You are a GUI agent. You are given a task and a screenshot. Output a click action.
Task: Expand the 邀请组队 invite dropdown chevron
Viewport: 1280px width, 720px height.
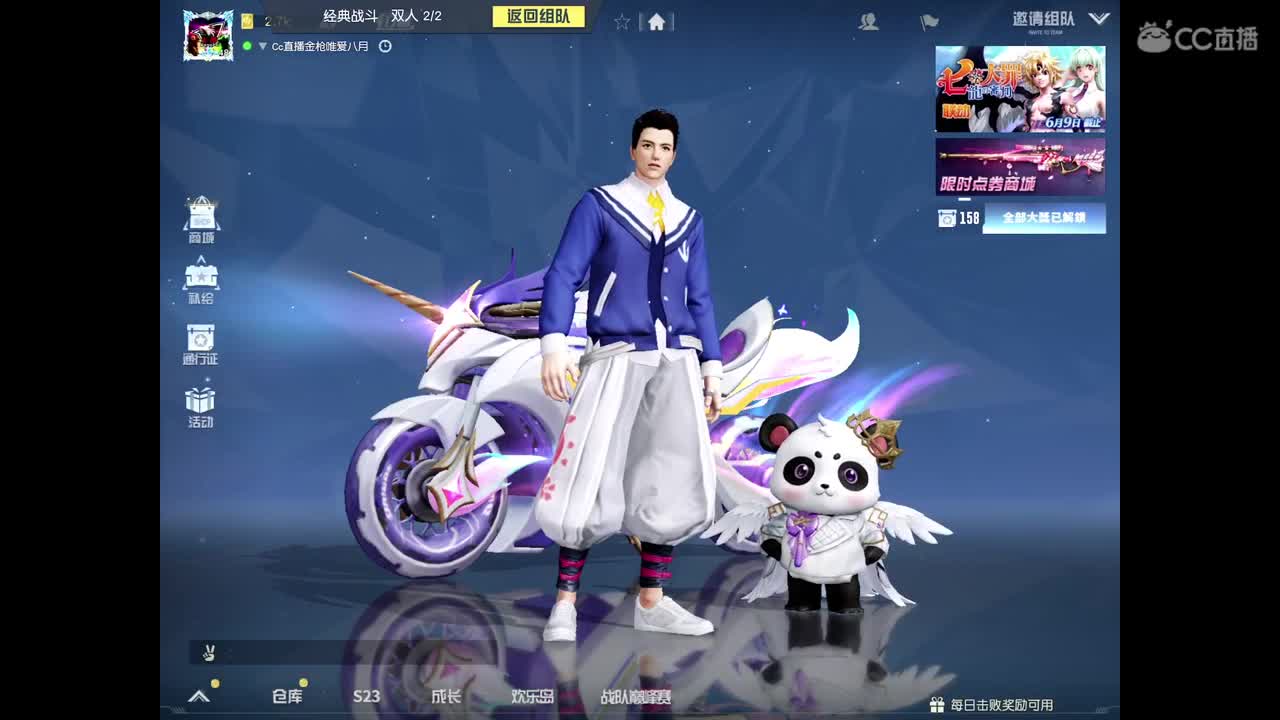(1101, 18)
